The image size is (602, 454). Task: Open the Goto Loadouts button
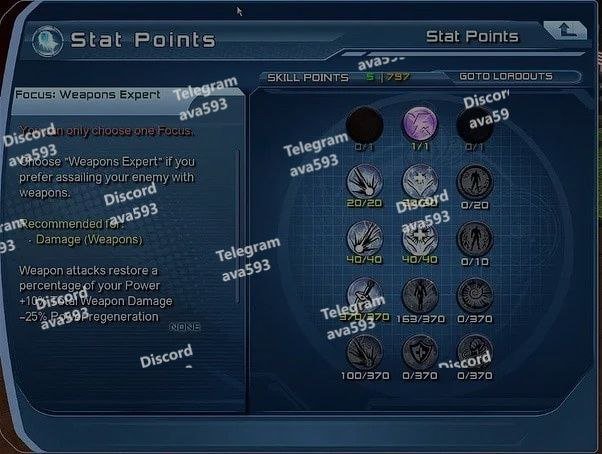(518, 77)
